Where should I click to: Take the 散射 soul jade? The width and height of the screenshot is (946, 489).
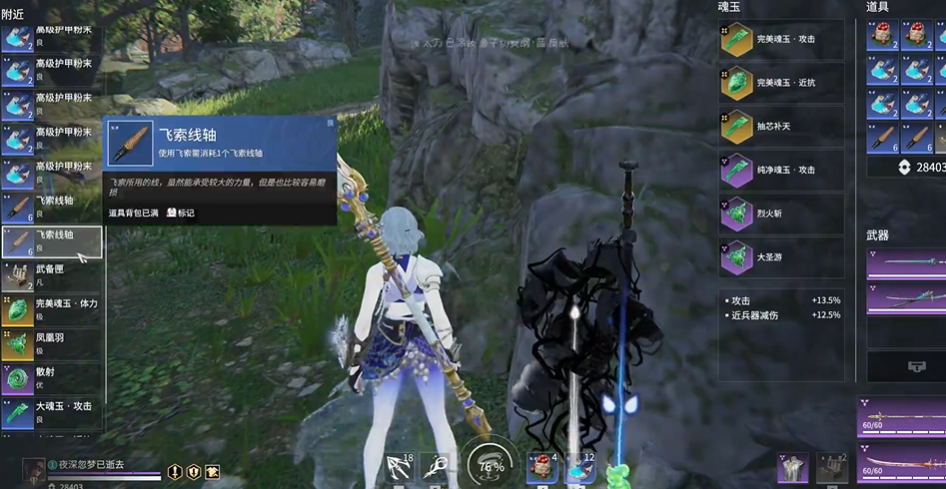pos(52,378)
